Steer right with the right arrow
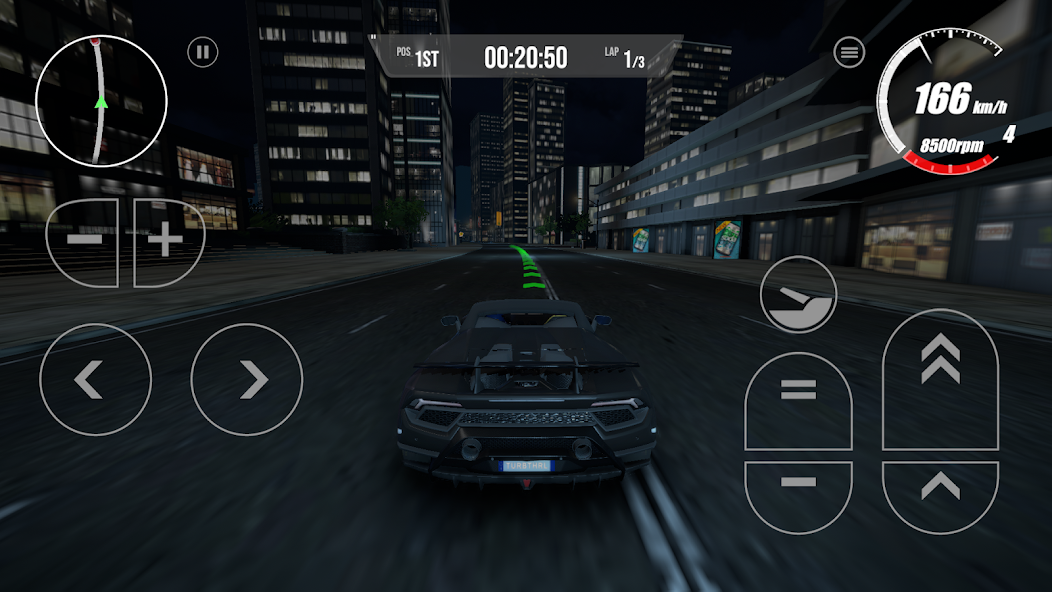The height and width of the screenshot is (592, 1052). (247, 379)
